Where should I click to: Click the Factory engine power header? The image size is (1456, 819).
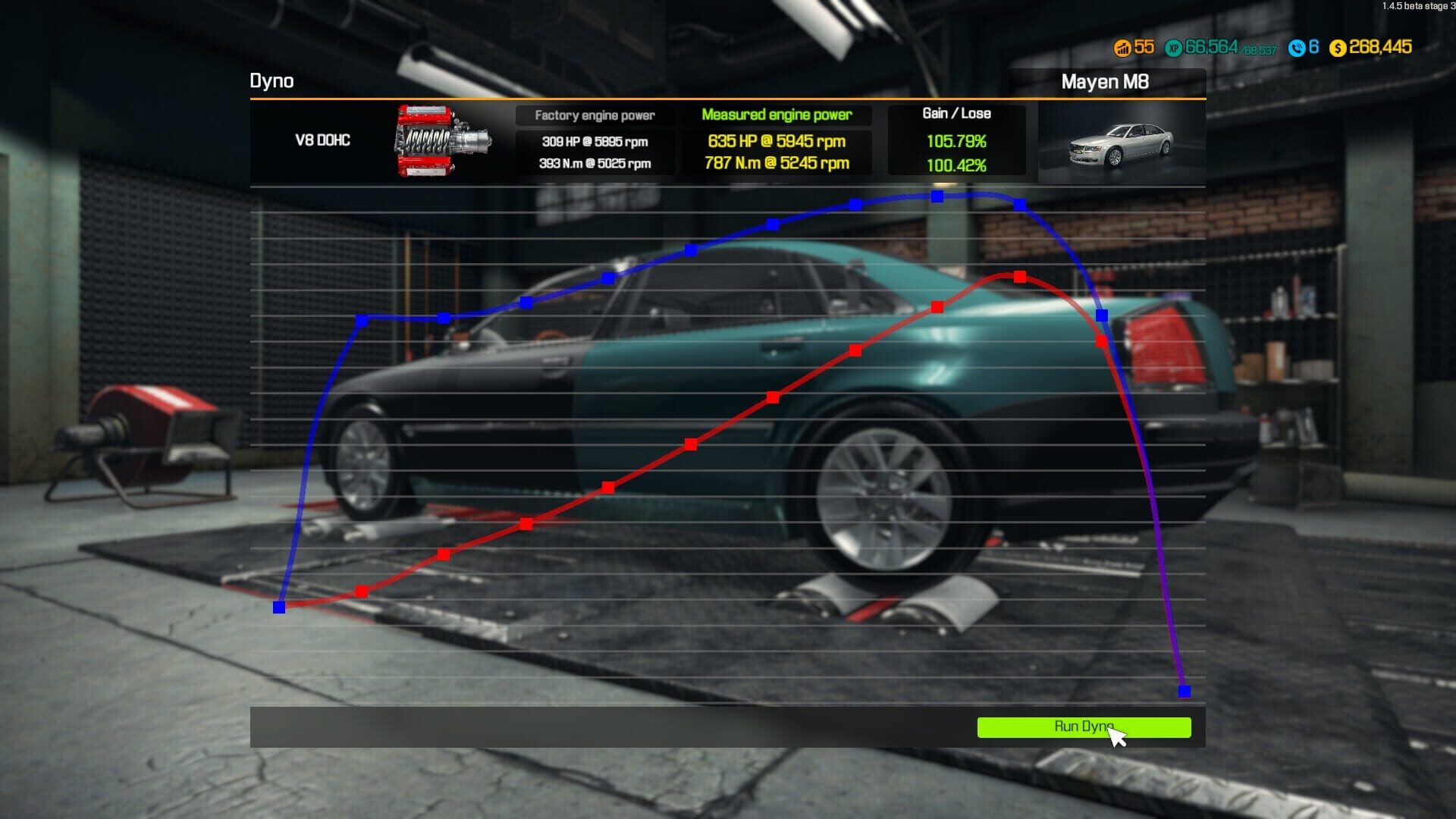tap(595, 115)
